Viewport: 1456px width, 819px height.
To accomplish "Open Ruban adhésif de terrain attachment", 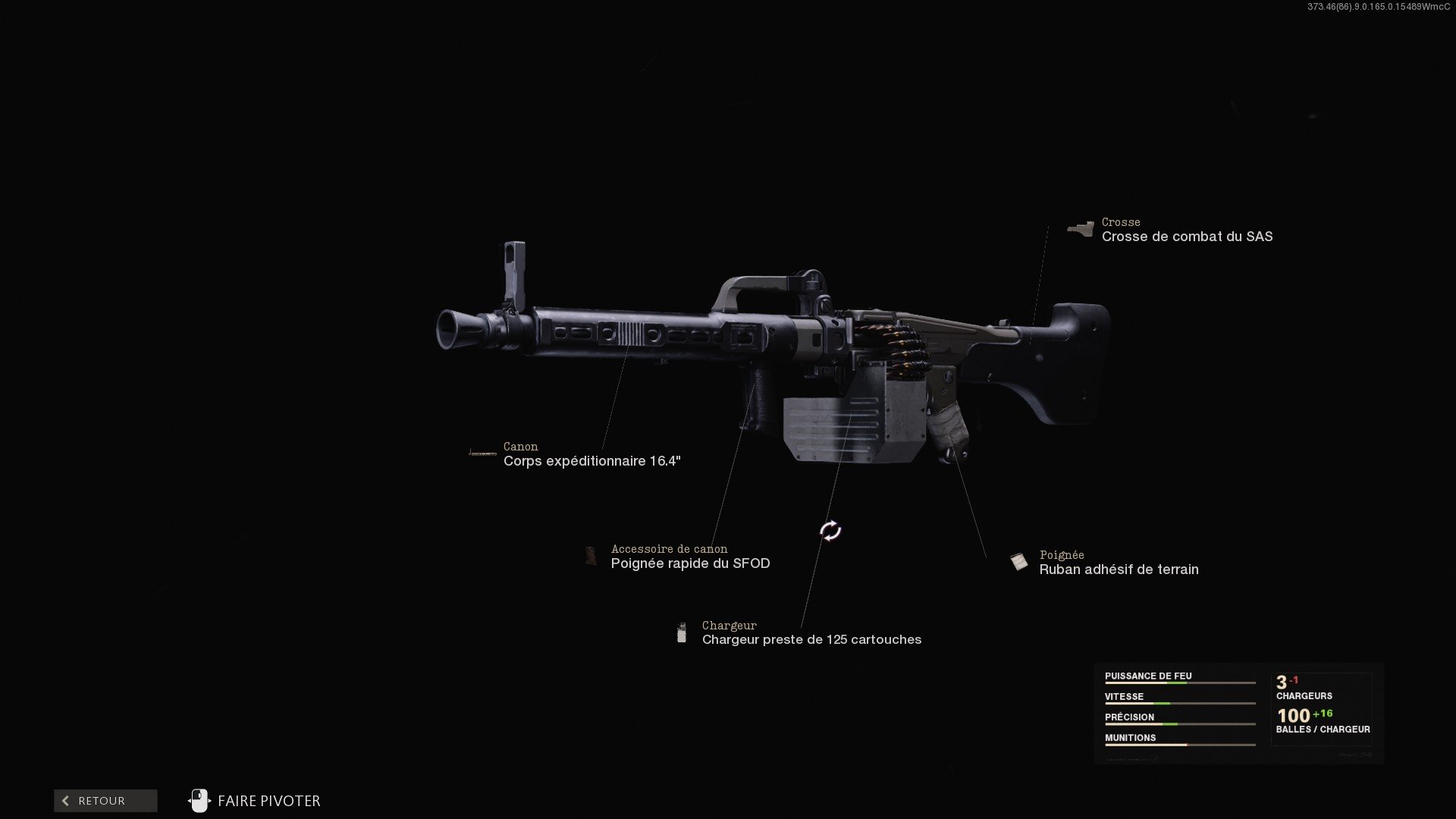I will click(1119, 570).
